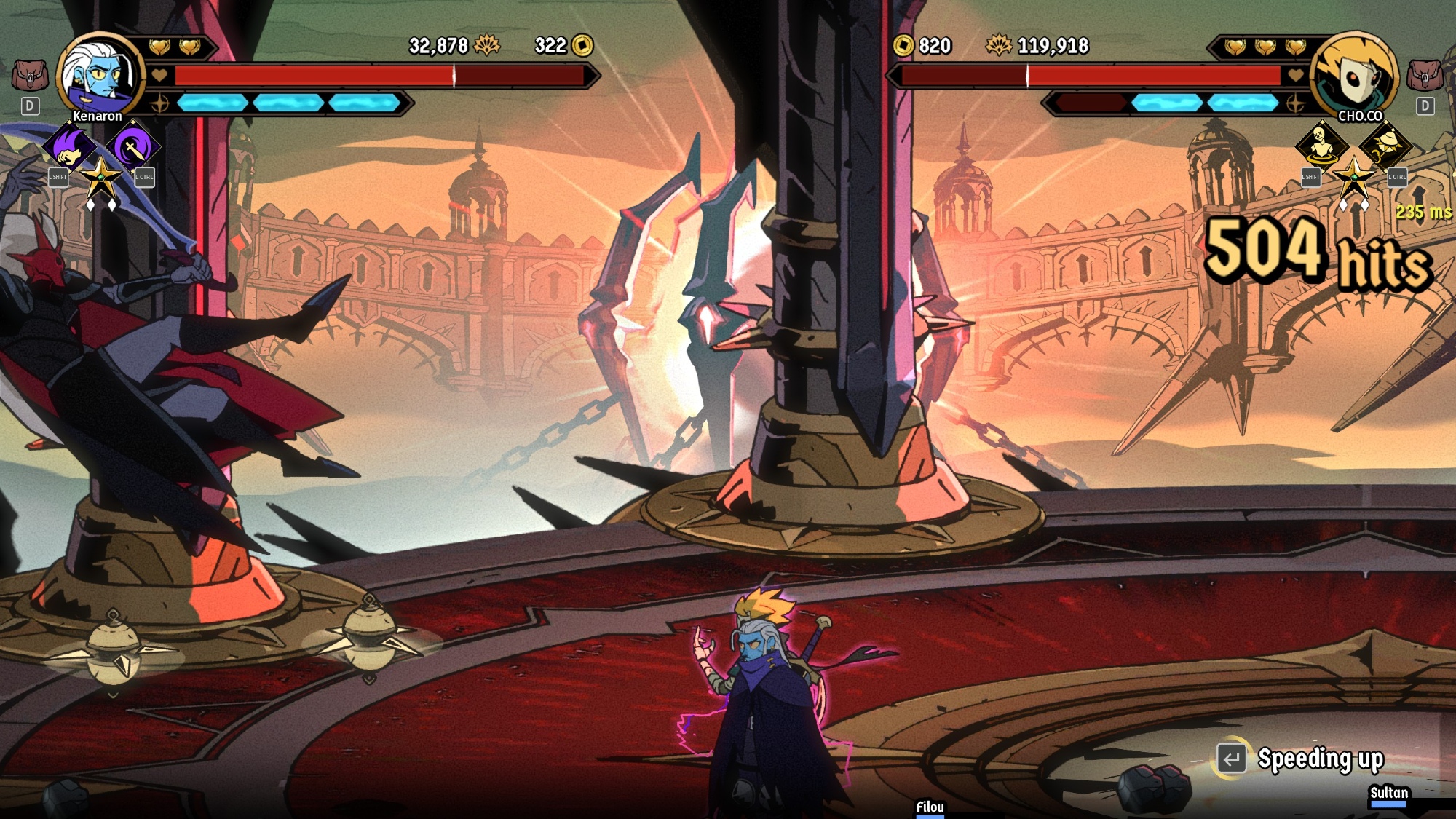Click CHO.CO's masked character portrait
Image resolution: width=1456 pixels, height=819 pixels.
click(1354, 76)
